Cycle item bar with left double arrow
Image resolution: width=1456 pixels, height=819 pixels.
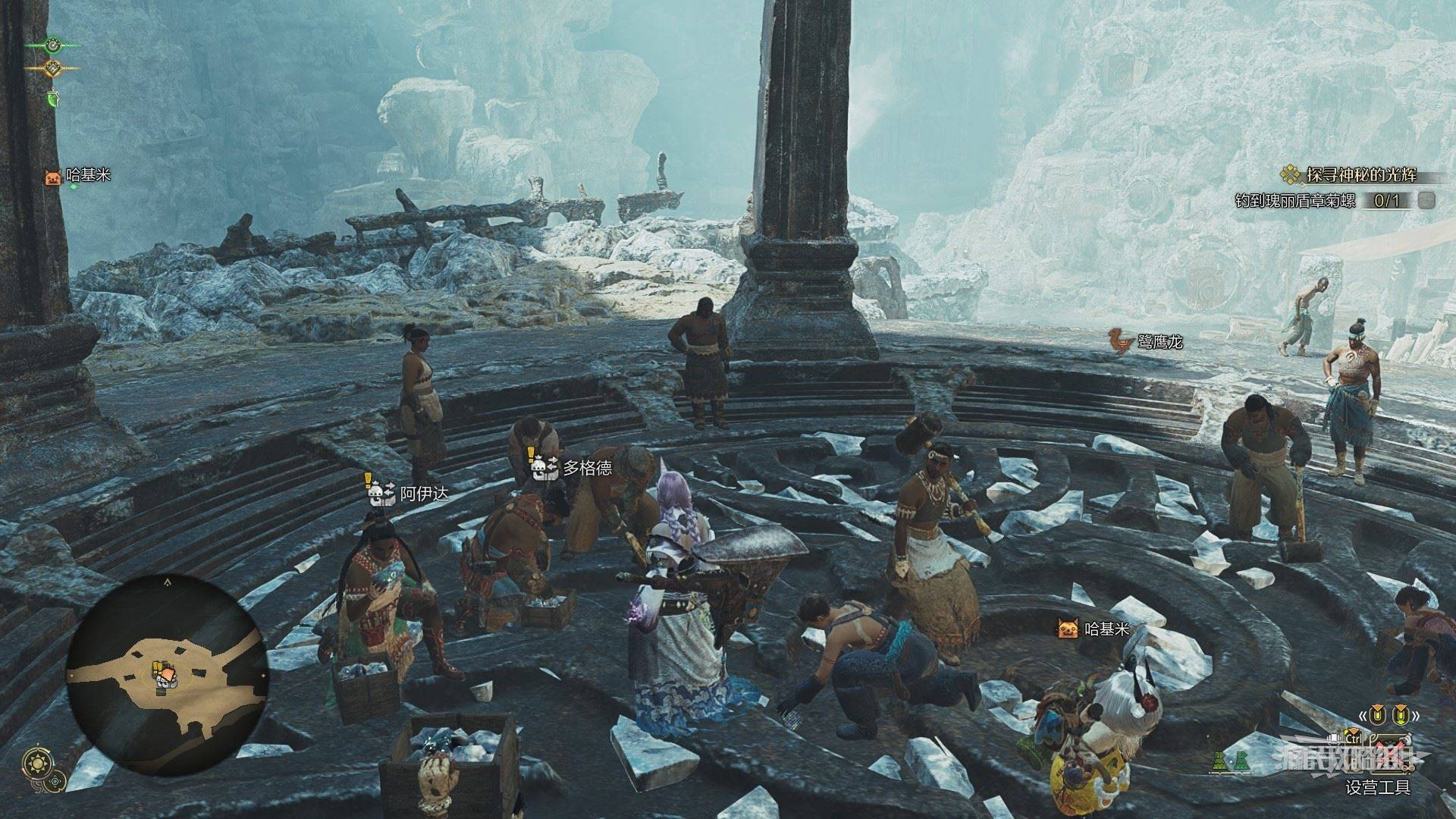(x=1362, y=715)
